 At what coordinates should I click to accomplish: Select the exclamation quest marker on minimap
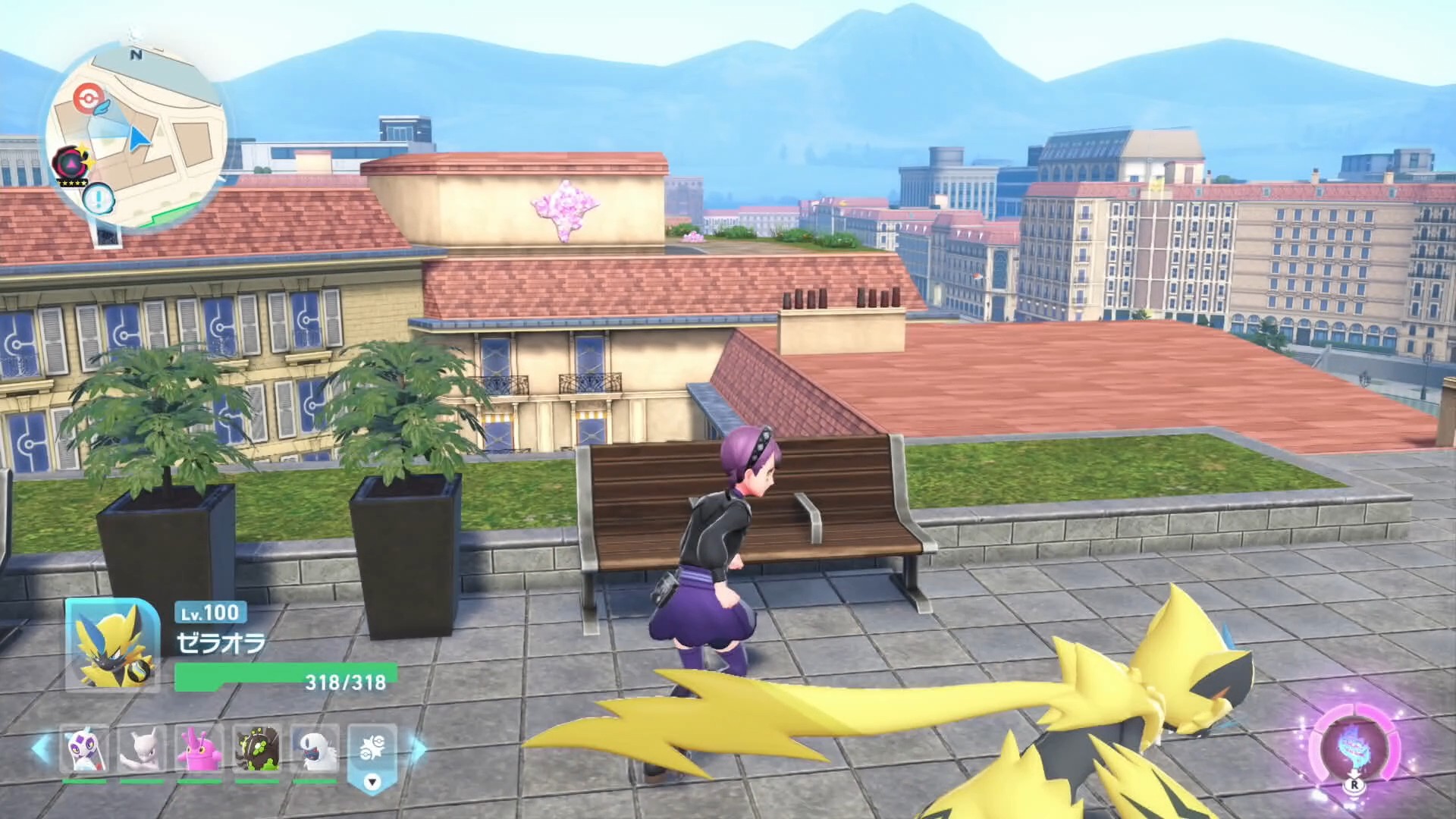point(98,201)
